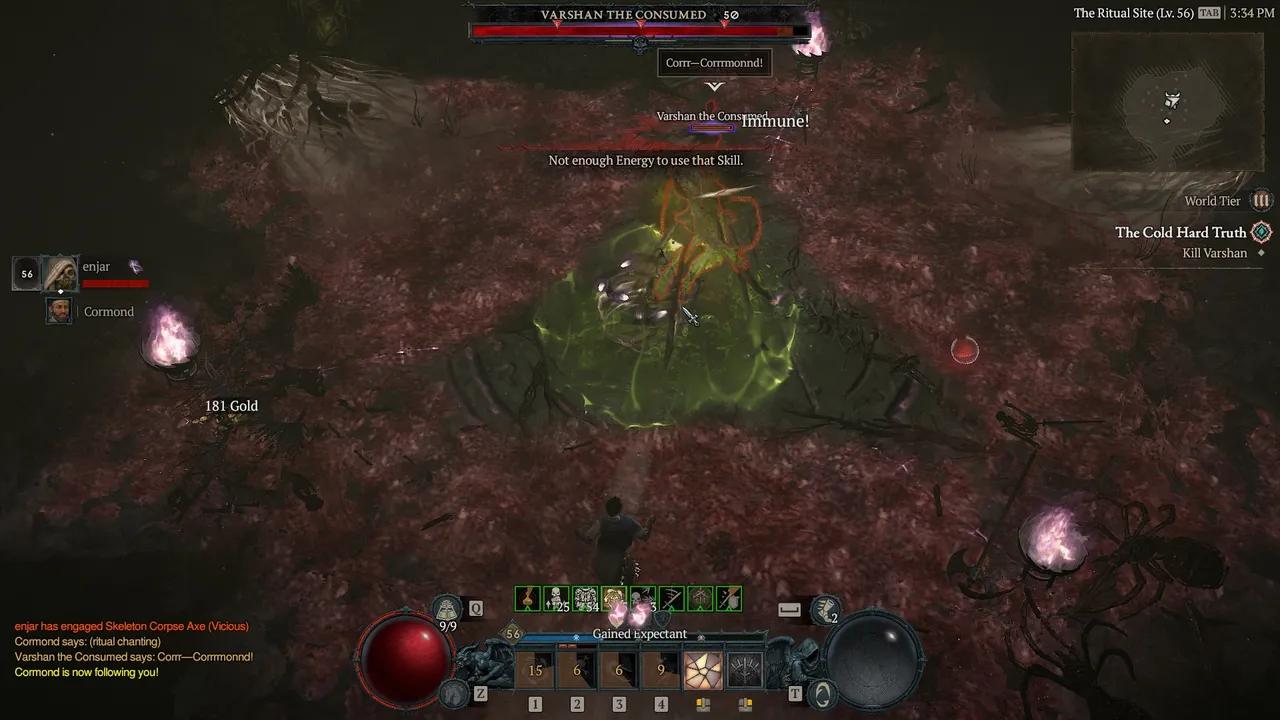1280x720 pixels.
Task: Select The Cold Hard Truth quest tracker
Action: [1180, 233]
